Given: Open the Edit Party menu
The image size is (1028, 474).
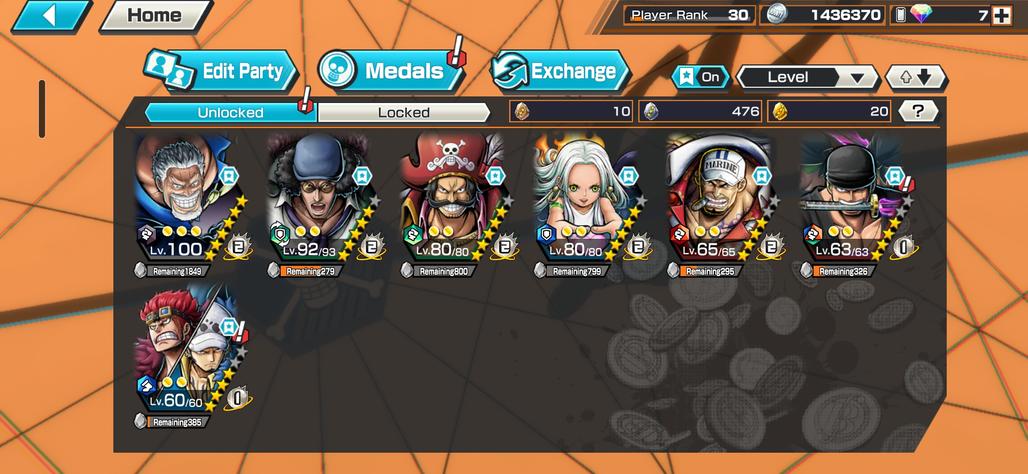Looking at the screenshot, I should click(222, 71).
